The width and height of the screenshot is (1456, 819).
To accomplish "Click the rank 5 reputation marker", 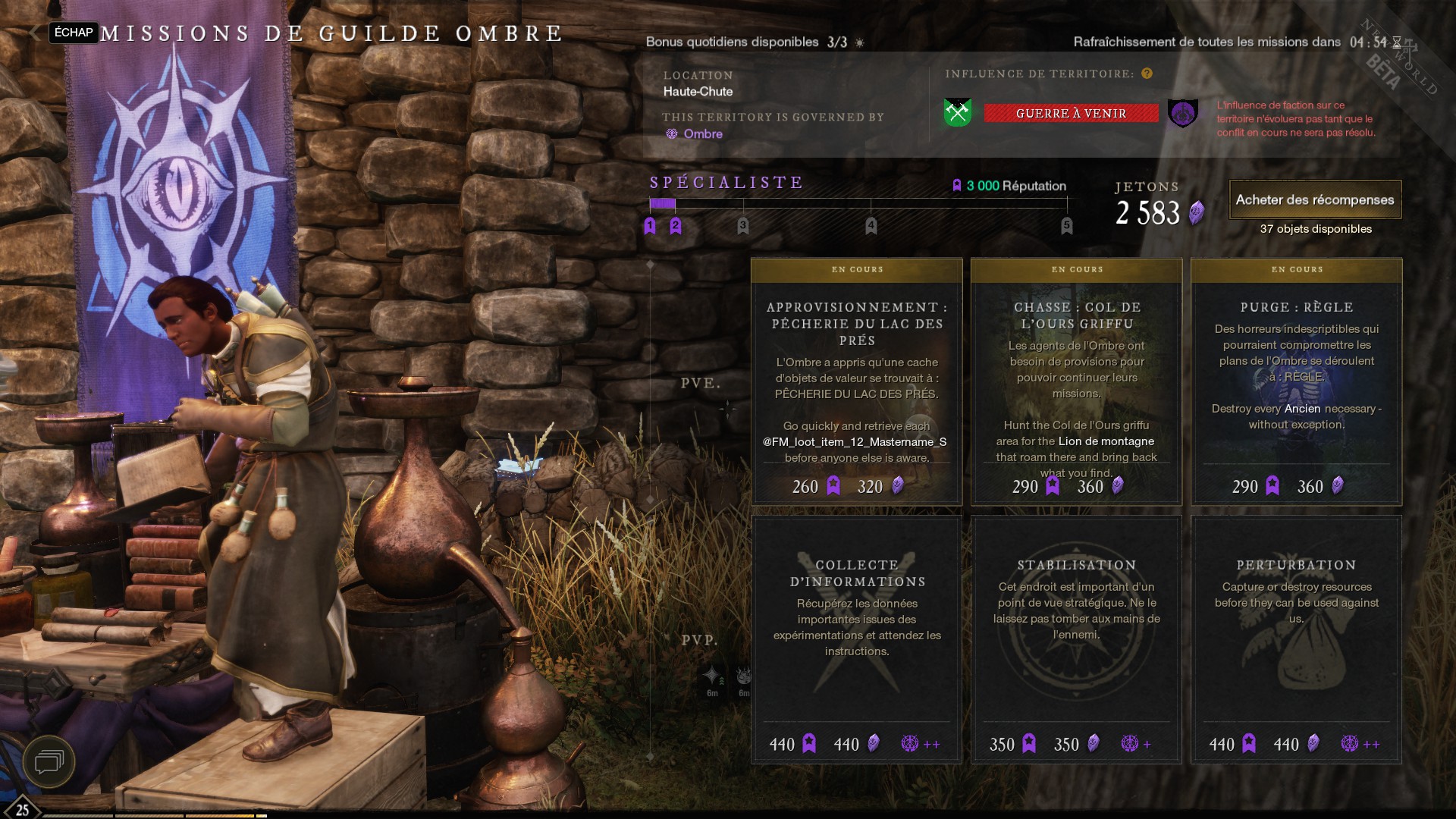I will click(1067, 225).
